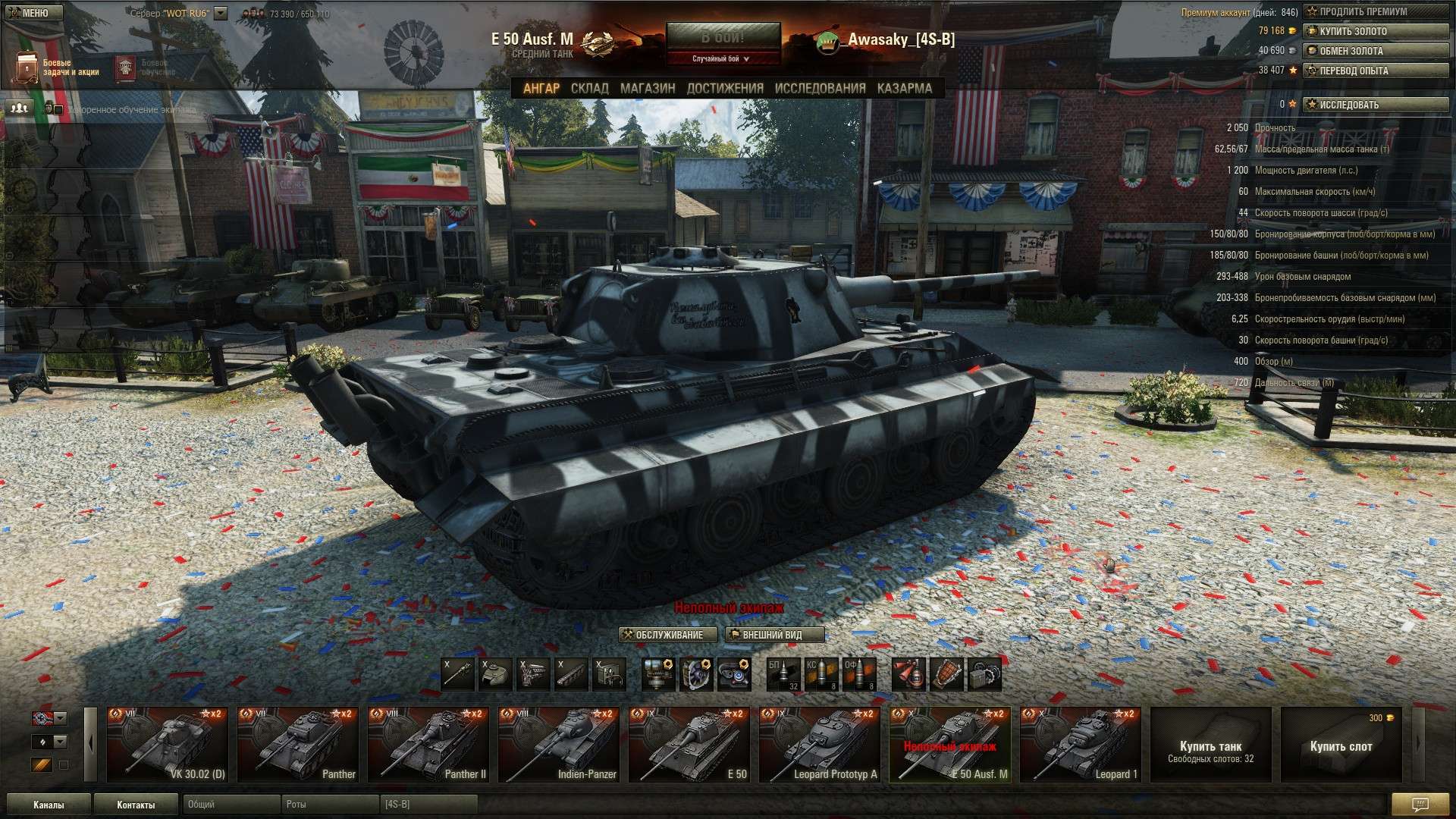Open the Контакты contacts panel
1456x819 pixels.
[x=136, y=805]
